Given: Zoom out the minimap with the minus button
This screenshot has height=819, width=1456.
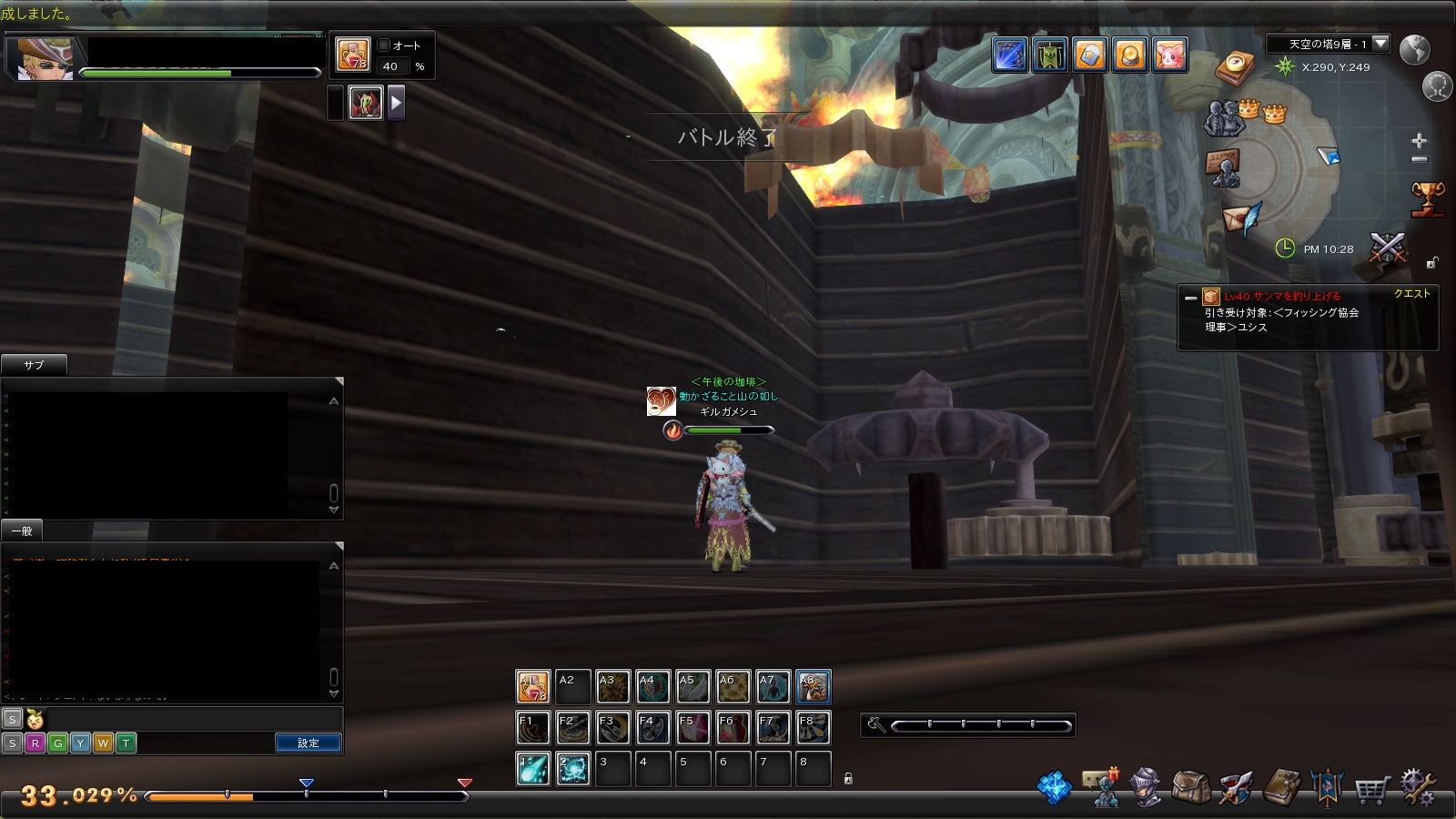Looking at the screenshot, I should coord(1419,160).
